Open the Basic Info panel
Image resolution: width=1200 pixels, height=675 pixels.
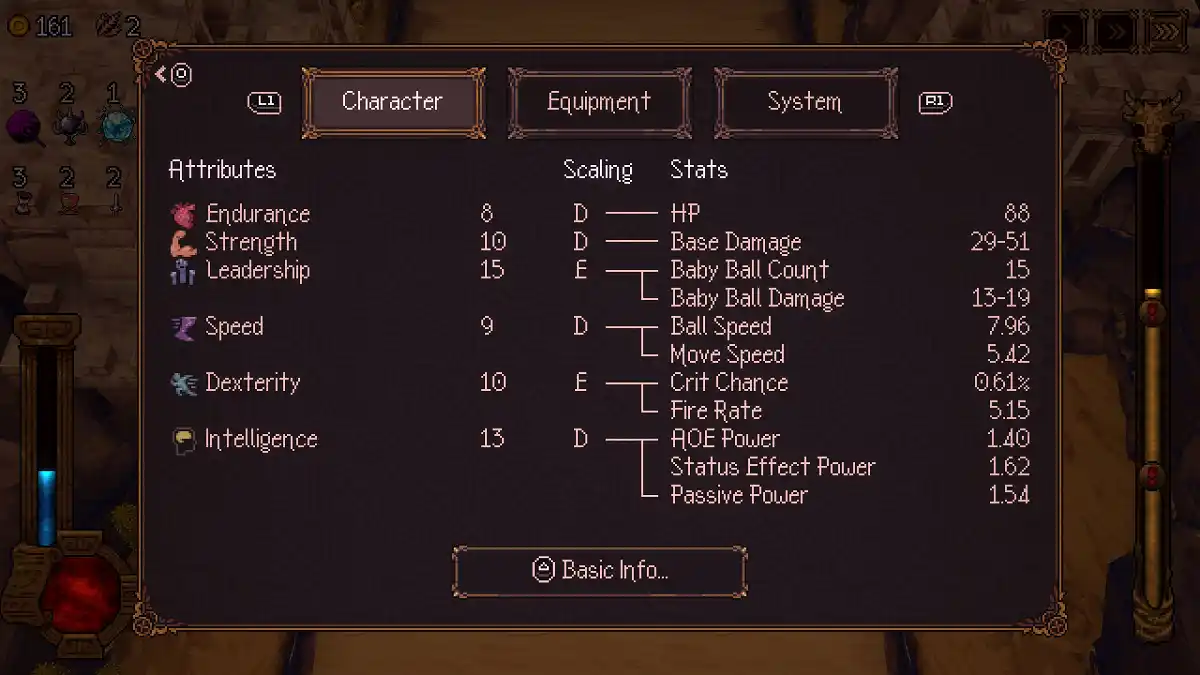point(600,570)
